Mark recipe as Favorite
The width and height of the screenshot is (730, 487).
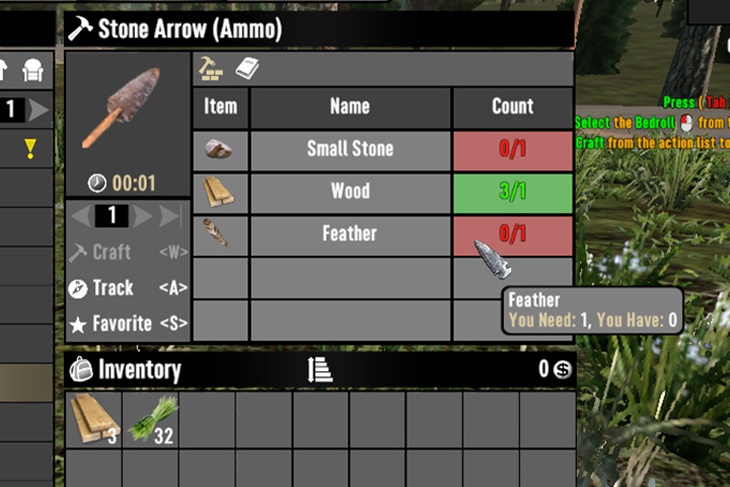112,324
